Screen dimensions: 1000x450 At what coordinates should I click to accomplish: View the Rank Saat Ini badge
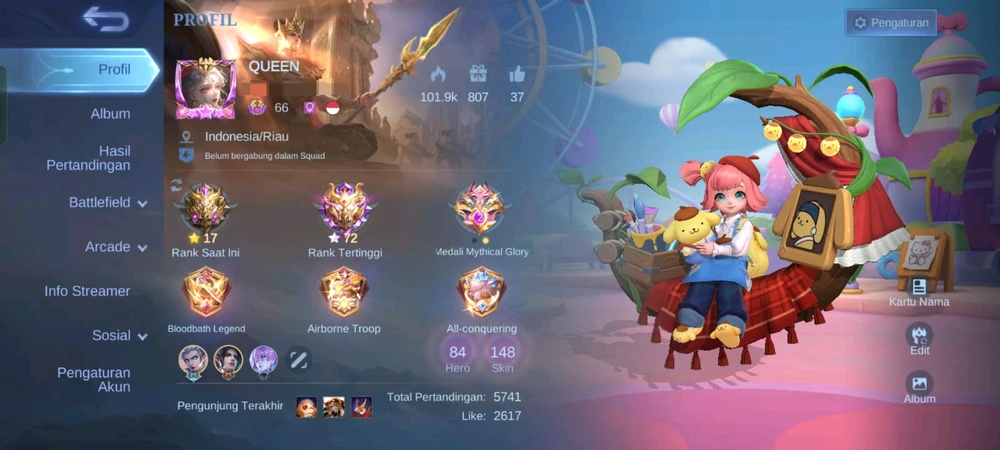[205, 209]
